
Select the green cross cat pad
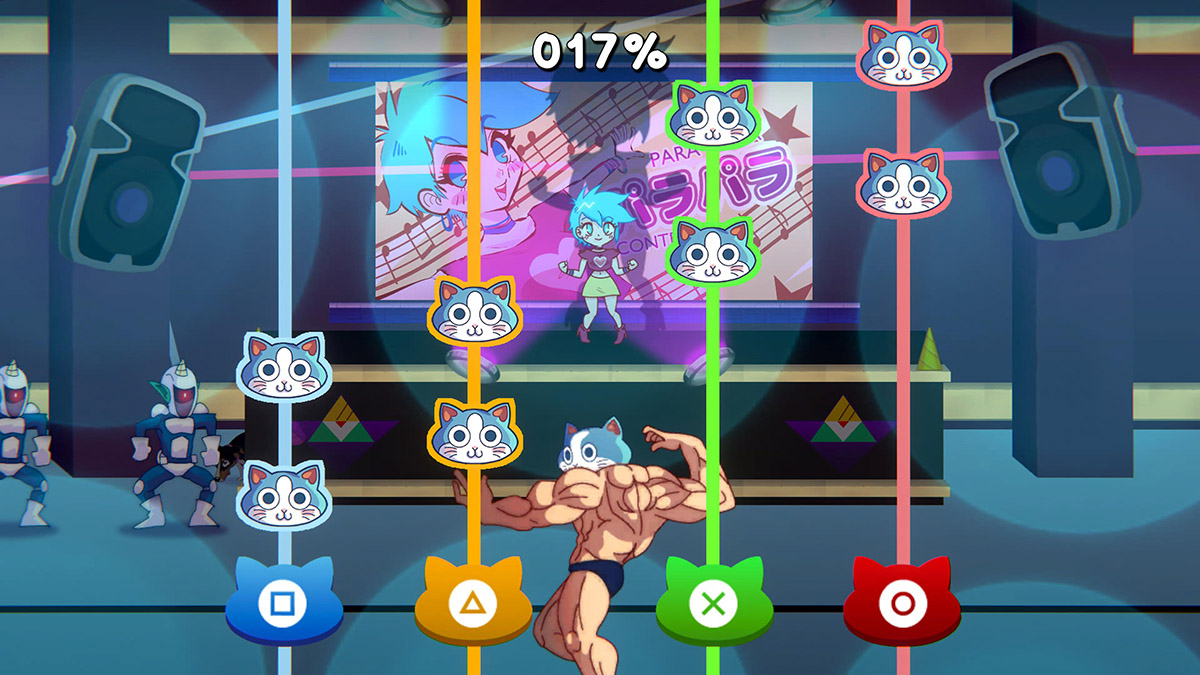point(713,603)
